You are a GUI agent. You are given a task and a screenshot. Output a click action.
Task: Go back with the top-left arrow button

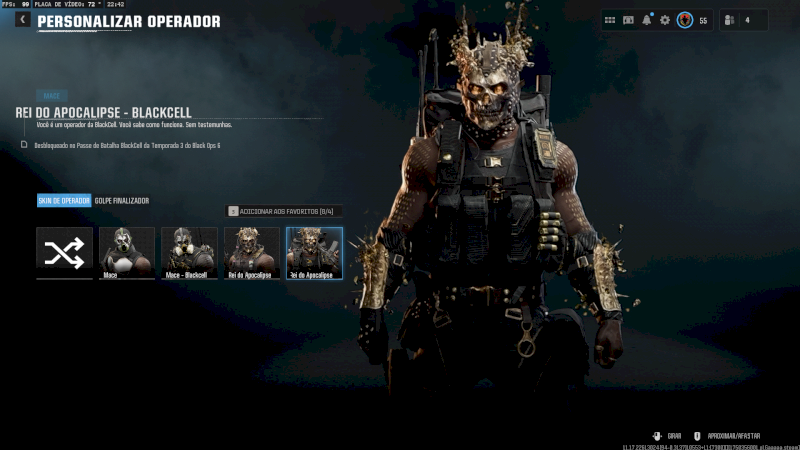coord(22,19)
